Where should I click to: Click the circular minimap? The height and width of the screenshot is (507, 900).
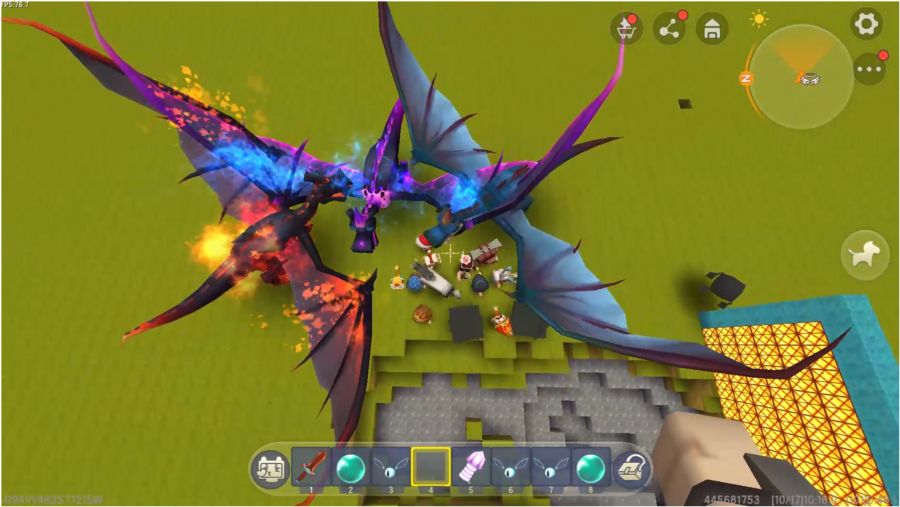801,76
